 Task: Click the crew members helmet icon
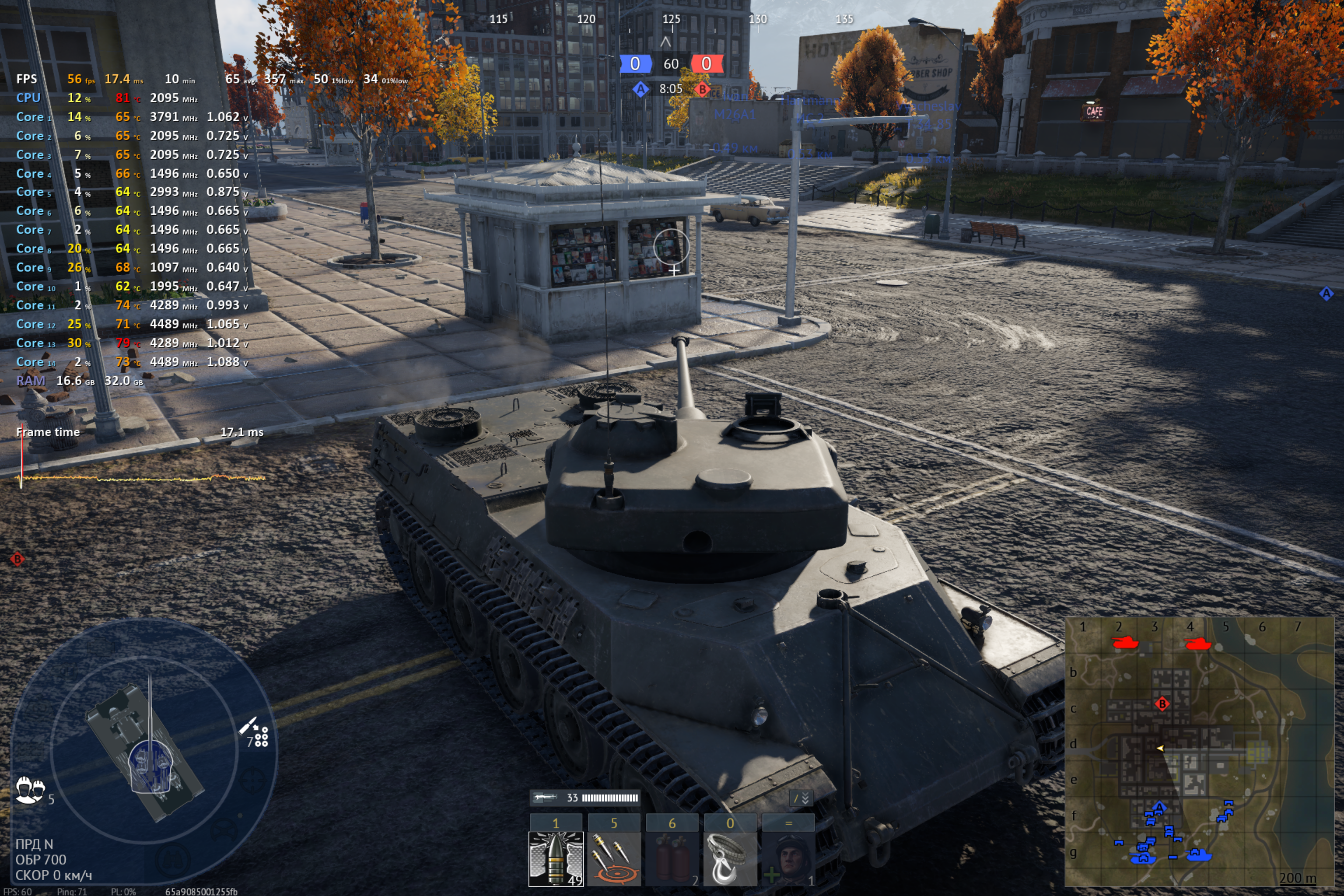(x=30, y=790)
